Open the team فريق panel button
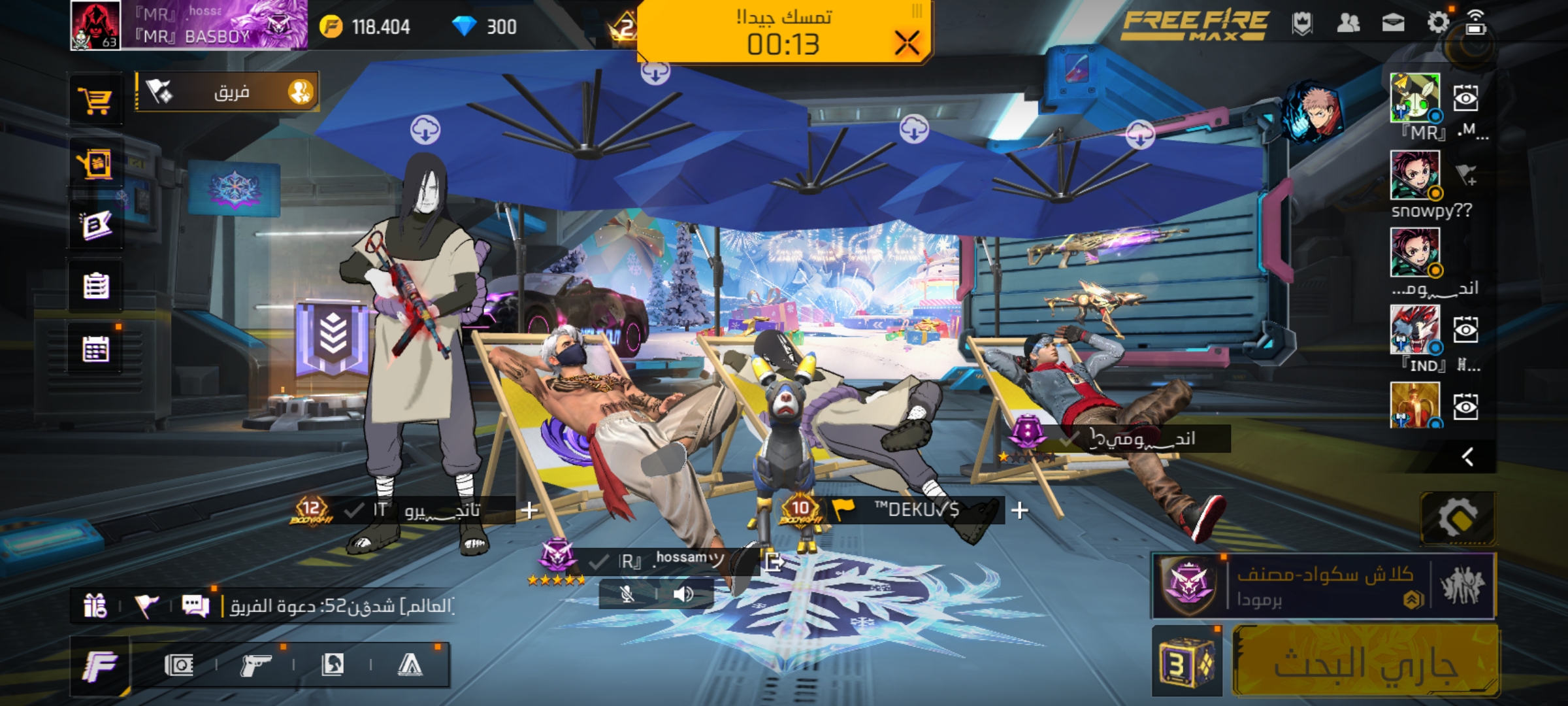Image resolution: width=1568 pixels, height=706 pixels. tap(227, 92)
